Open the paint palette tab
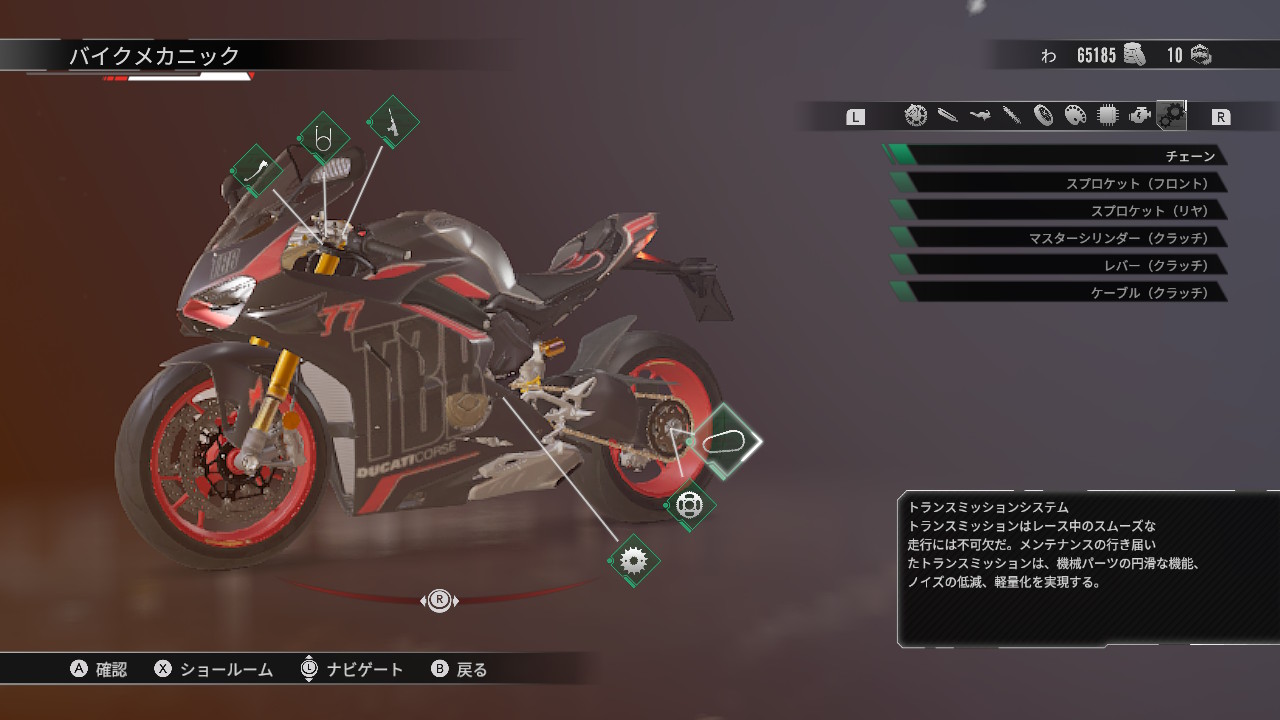 pyautogui.click(x=1075, y=116)
